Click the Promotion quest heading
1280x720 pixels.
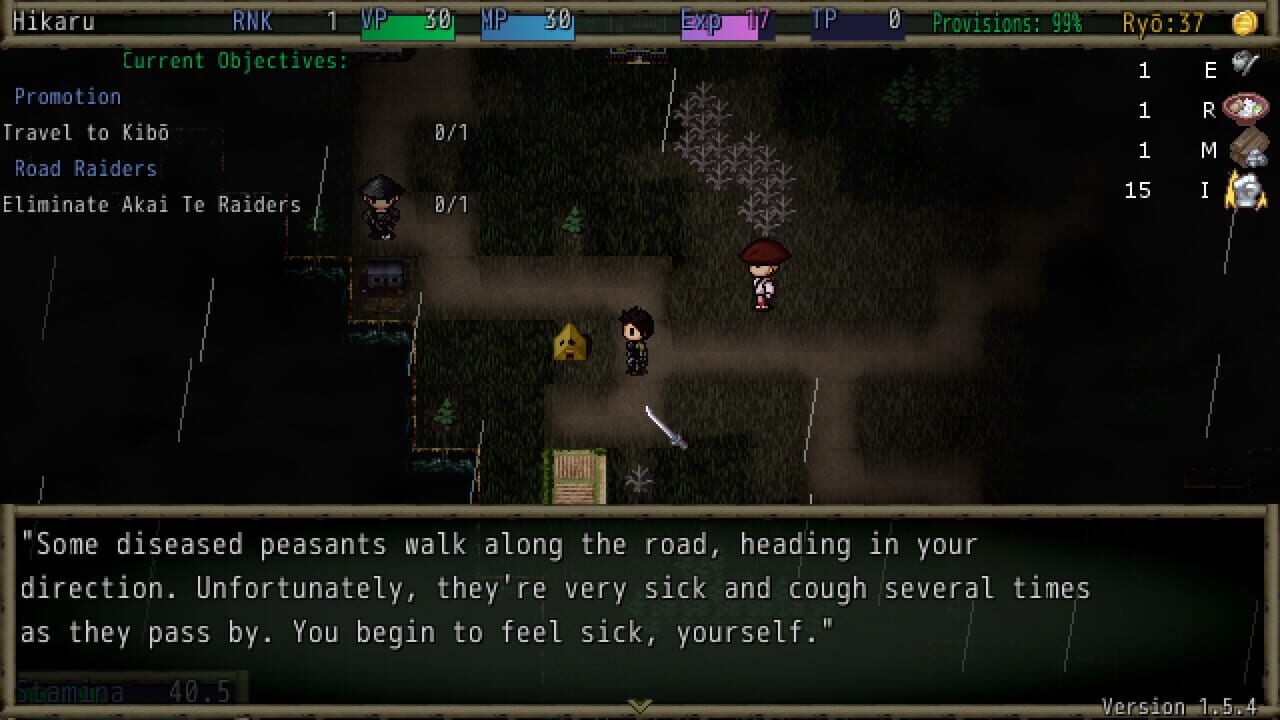(x=68, y=96)
